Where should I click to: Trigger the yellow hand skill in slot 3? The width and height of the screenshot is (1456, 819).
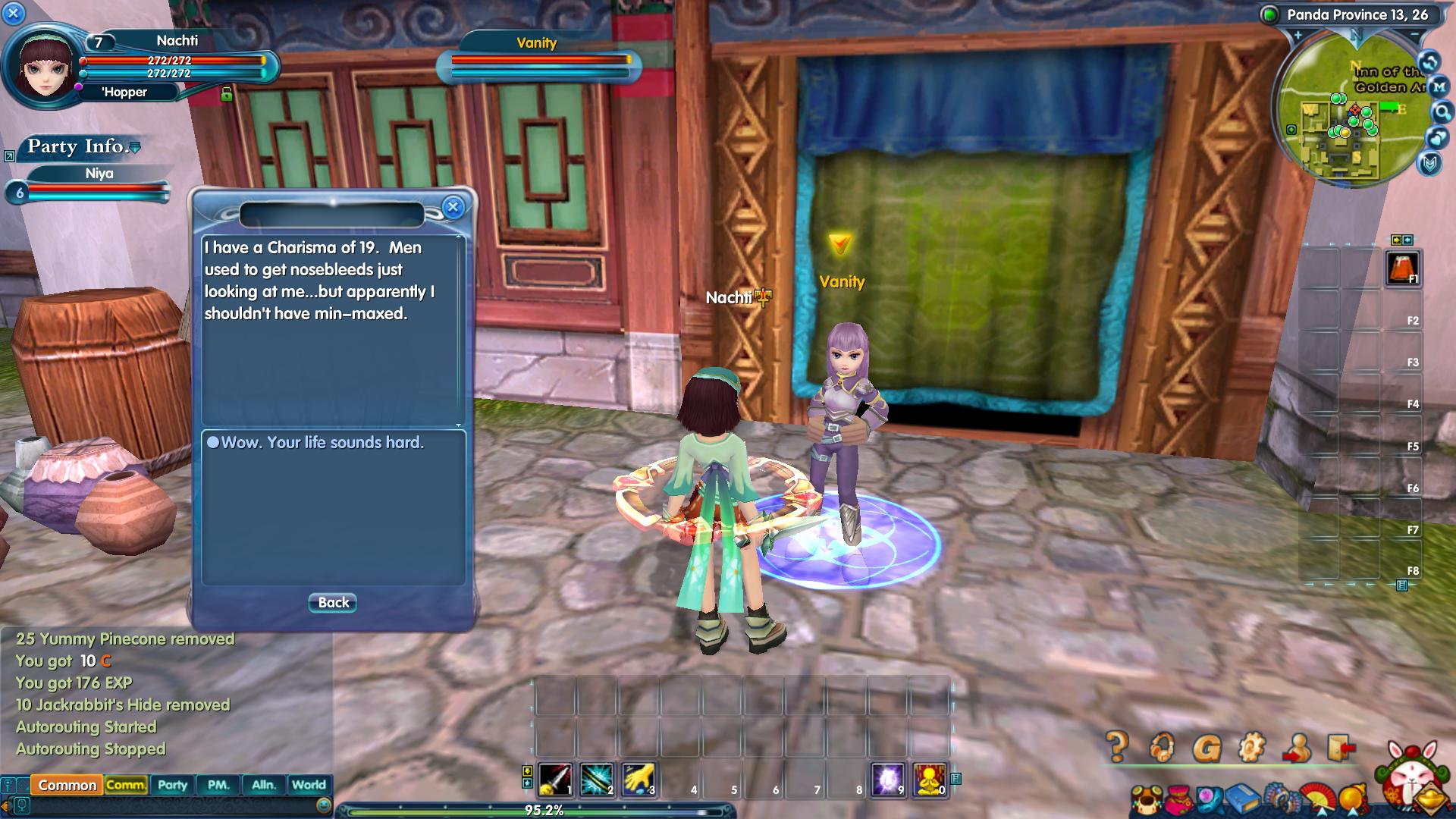click(x=638, y=780)
